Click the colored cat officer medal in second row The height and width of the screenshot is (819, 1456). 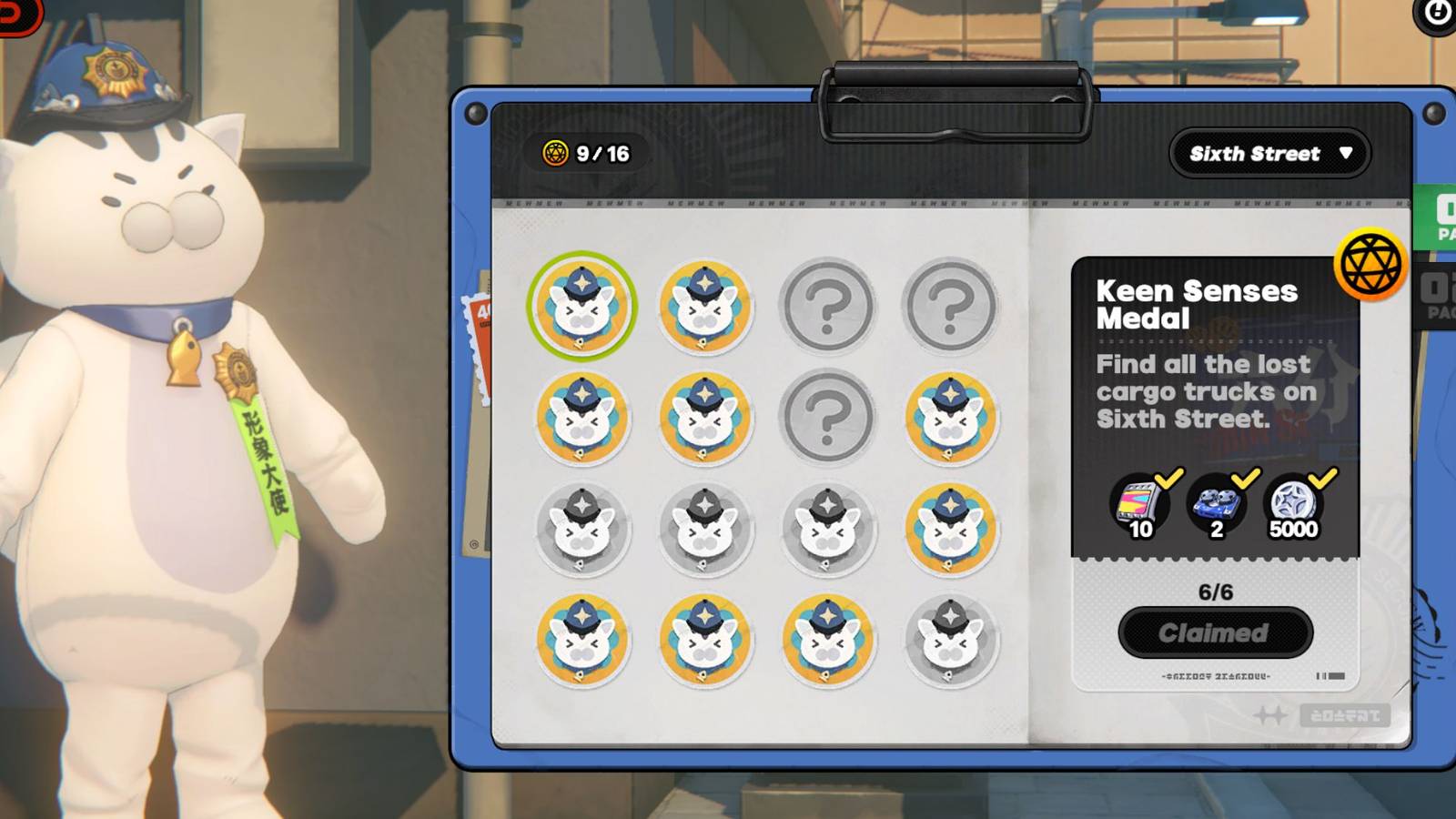(585, 418)
